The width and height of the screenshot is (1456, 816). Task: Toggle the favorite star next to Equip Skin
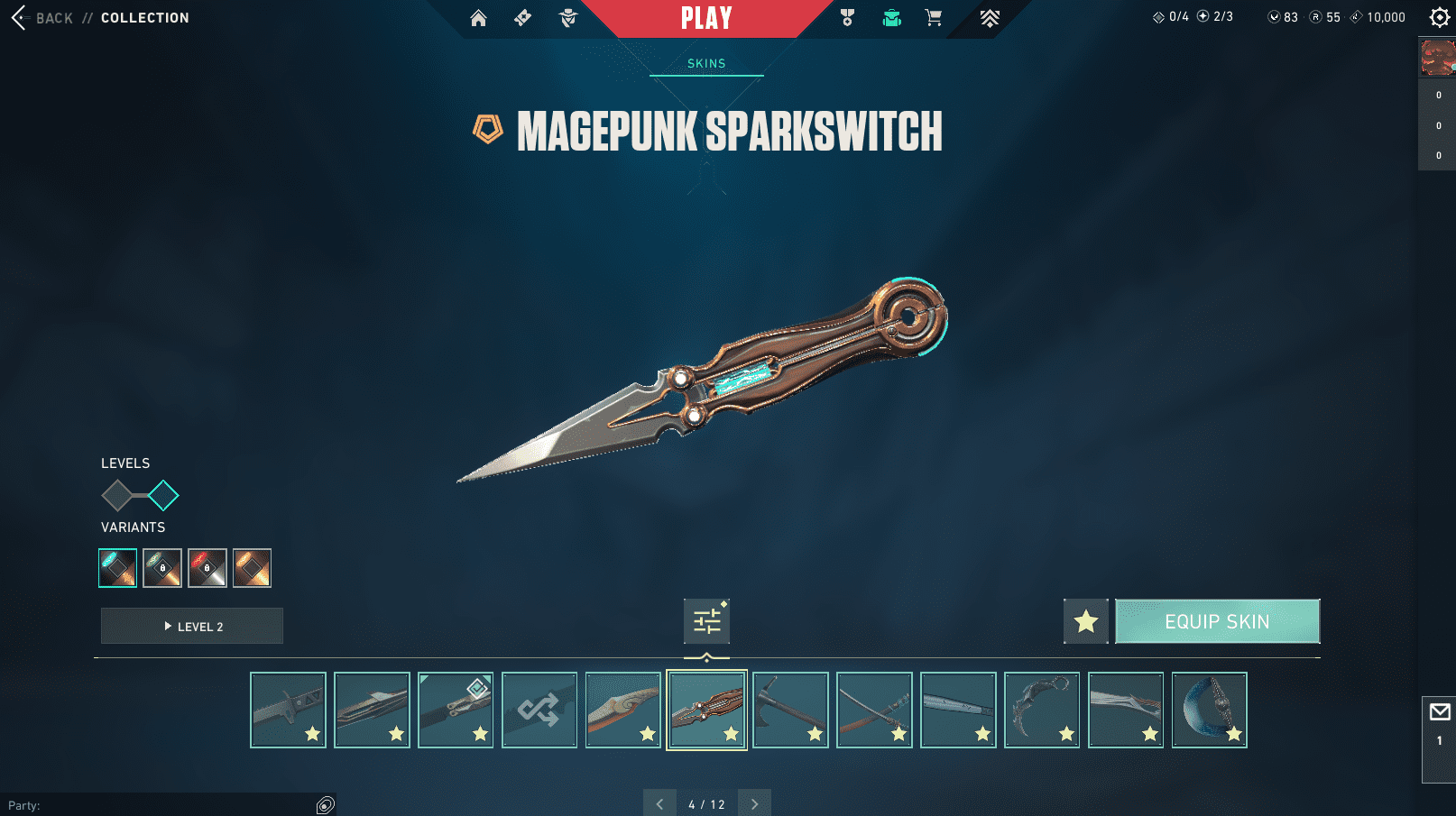click(1086, 621)
